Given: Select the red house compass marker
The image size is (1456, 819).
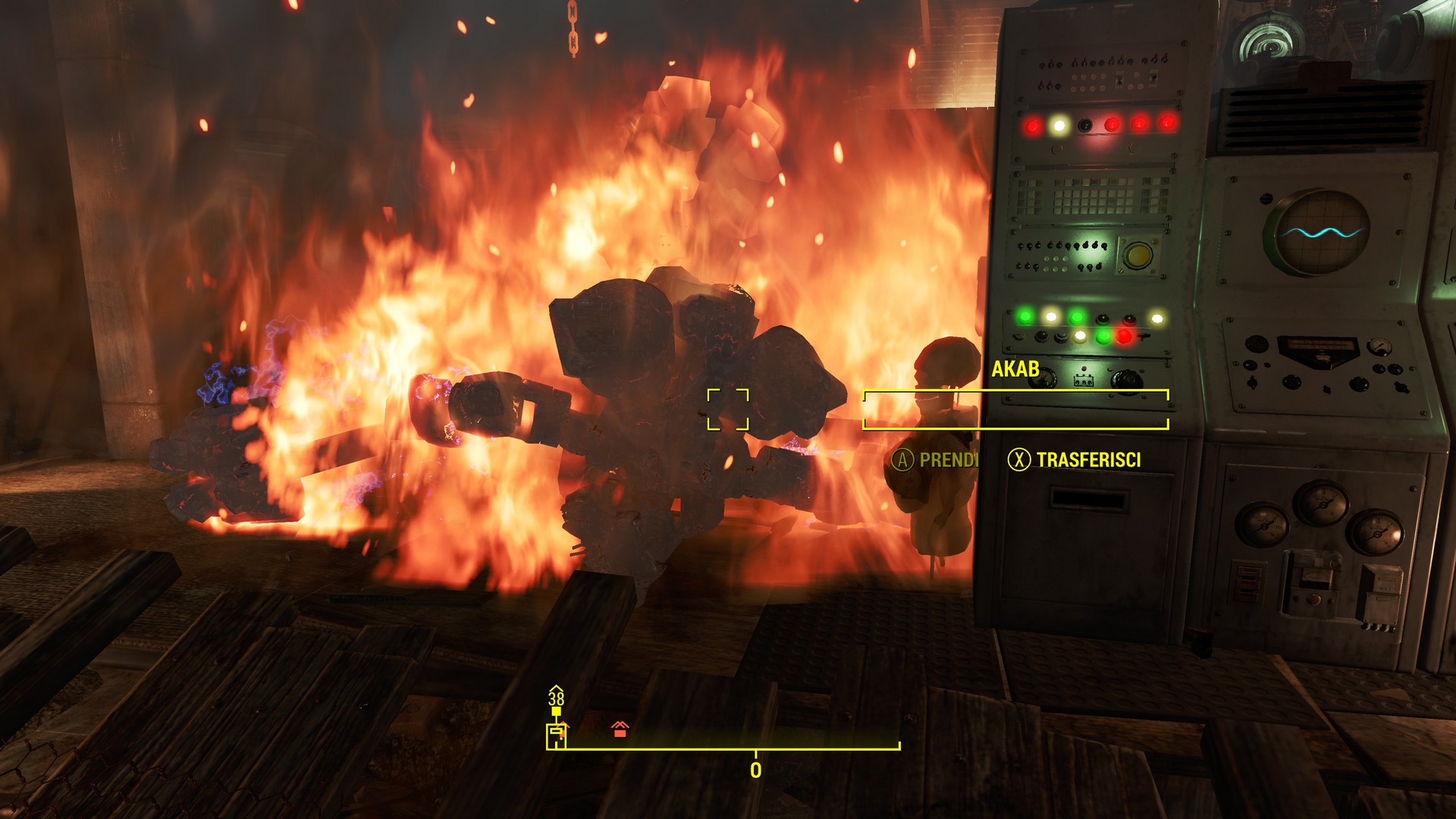Looking at the screenshot, I should (620, 730).
